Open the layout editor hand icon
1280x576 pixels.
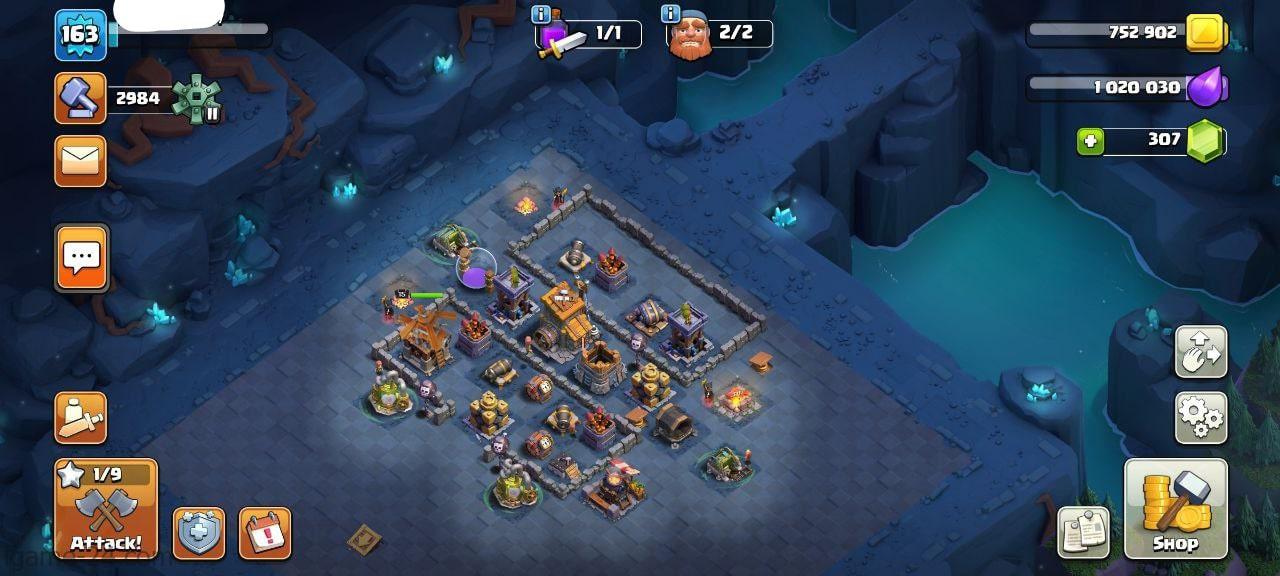(1200, 352)
